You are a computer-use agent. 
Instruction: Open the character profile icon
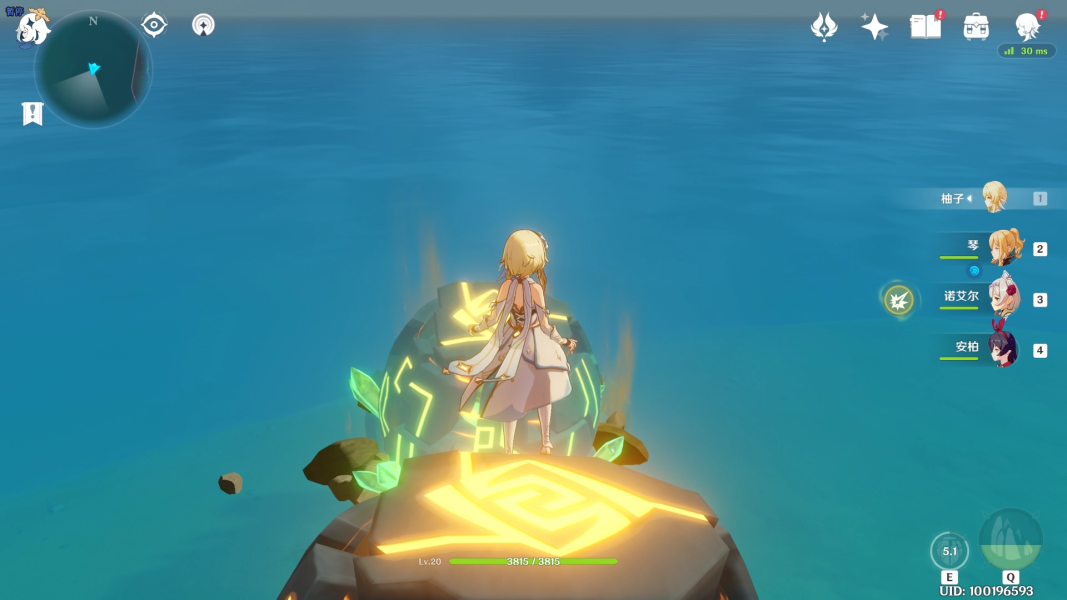(1027, 27)
